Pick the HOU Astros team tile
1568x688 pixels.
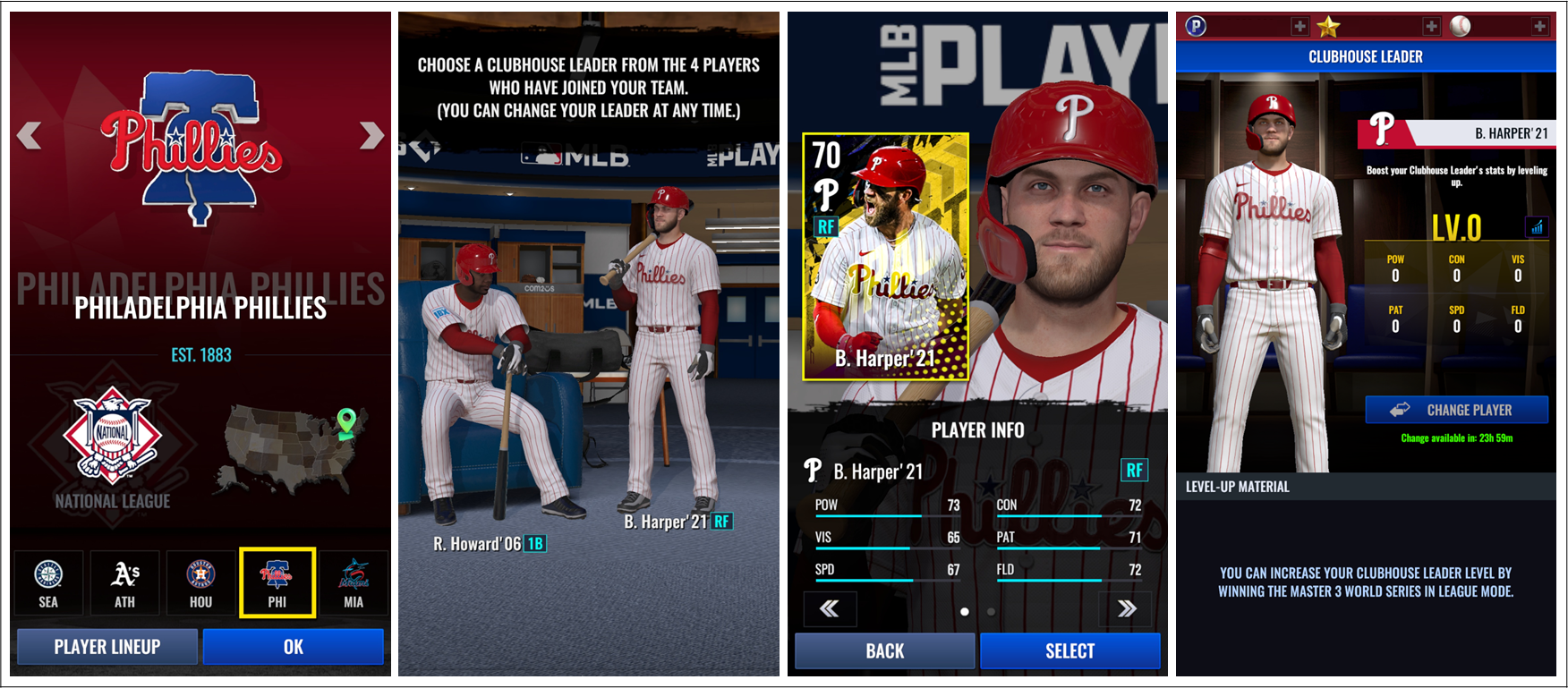click(x=200, y=583)
